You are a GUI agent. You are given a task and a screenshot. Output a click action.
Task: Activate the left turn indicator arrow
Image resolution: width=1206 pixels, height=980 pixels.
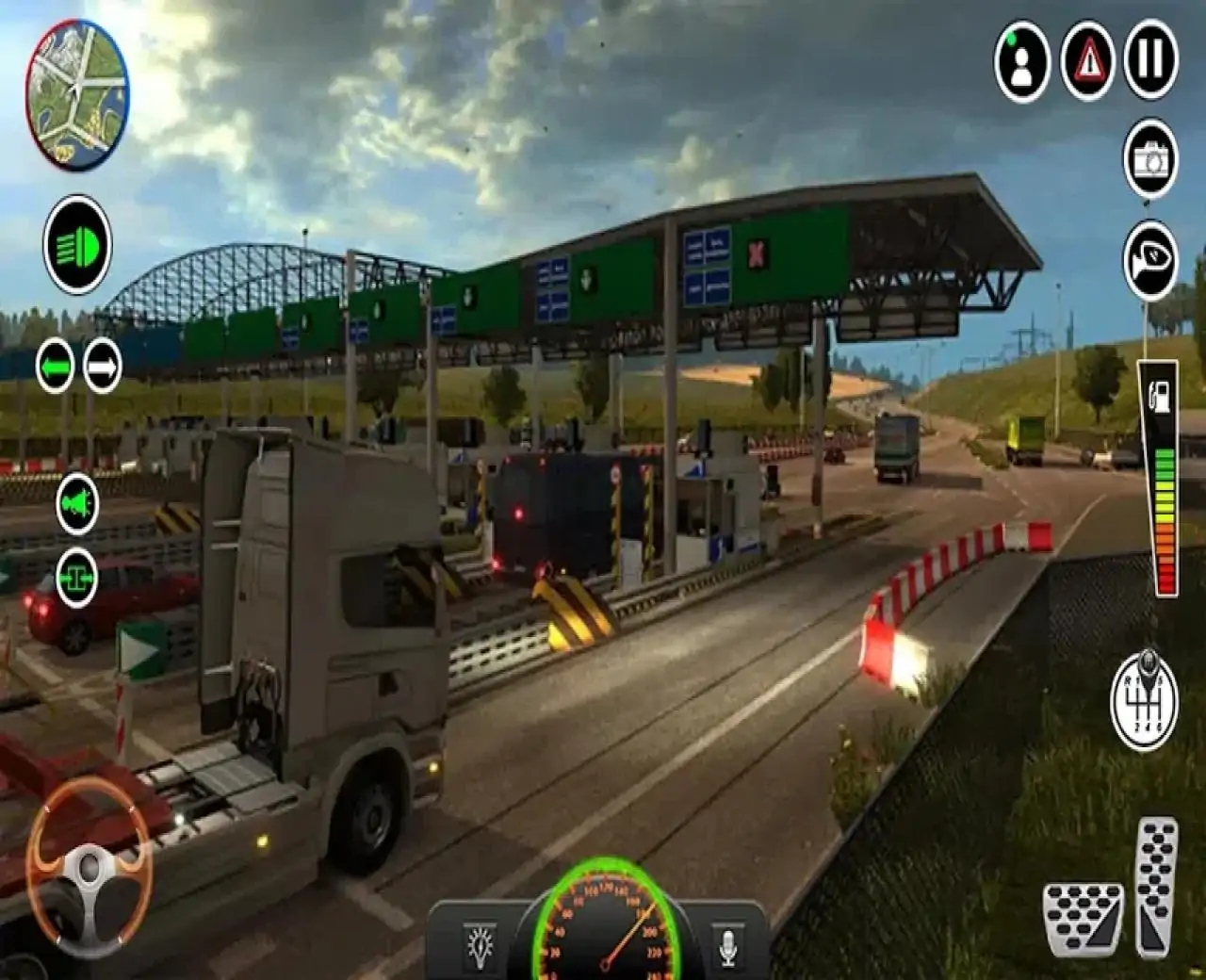[56, 366]
